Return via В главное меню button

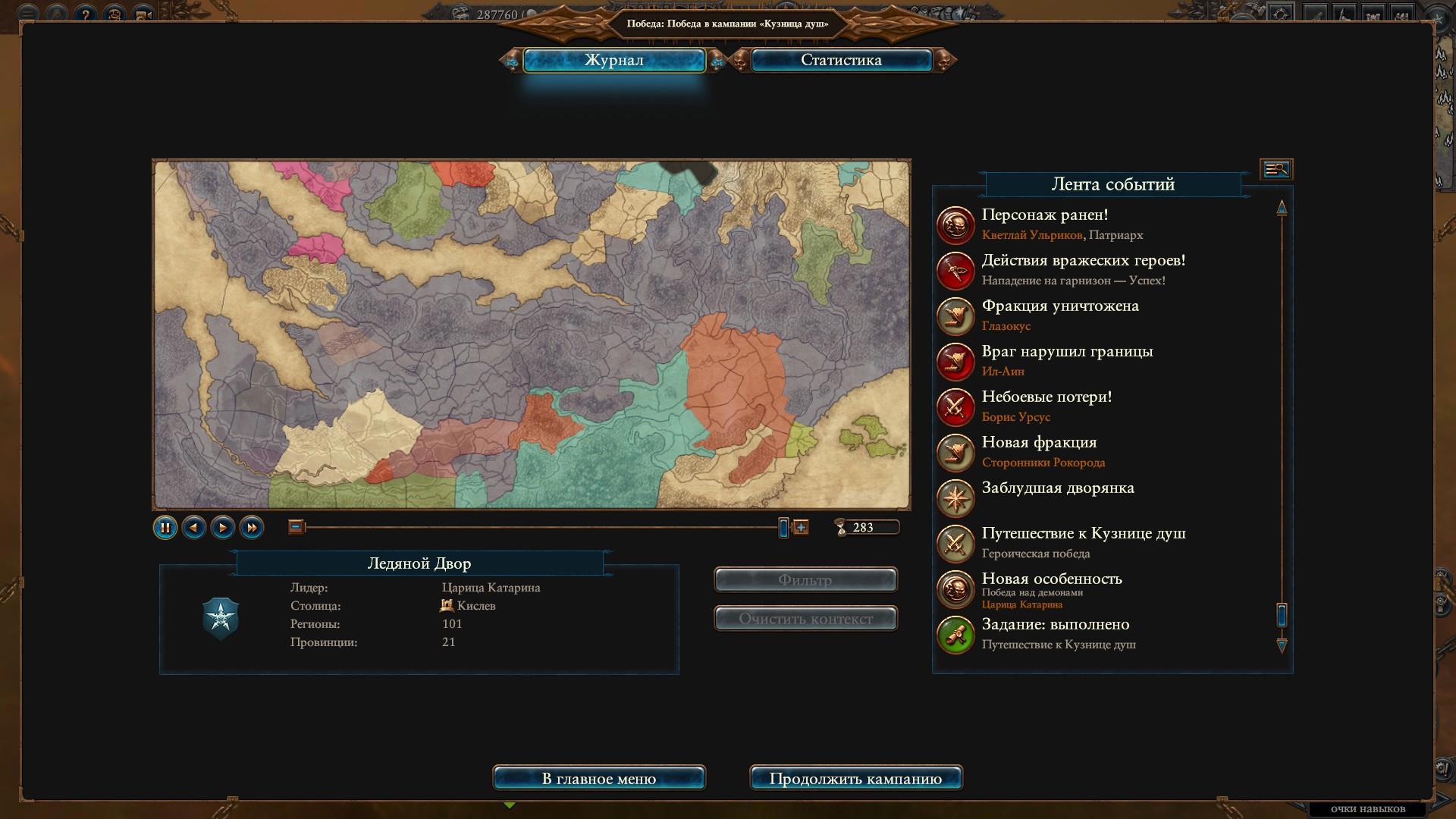599,779
